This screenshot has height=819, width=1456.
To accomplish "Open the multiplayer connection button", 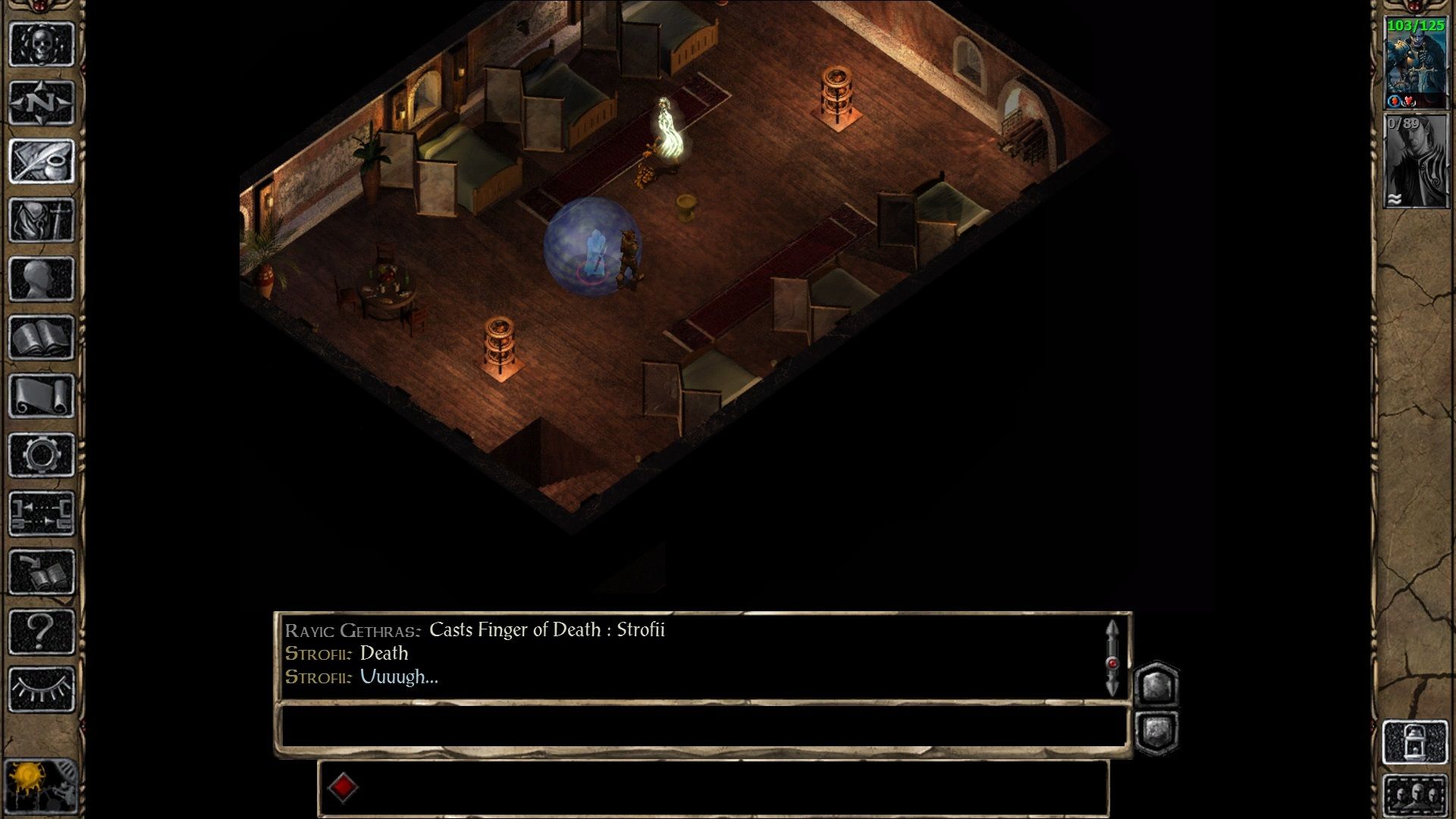I will 42,513.
